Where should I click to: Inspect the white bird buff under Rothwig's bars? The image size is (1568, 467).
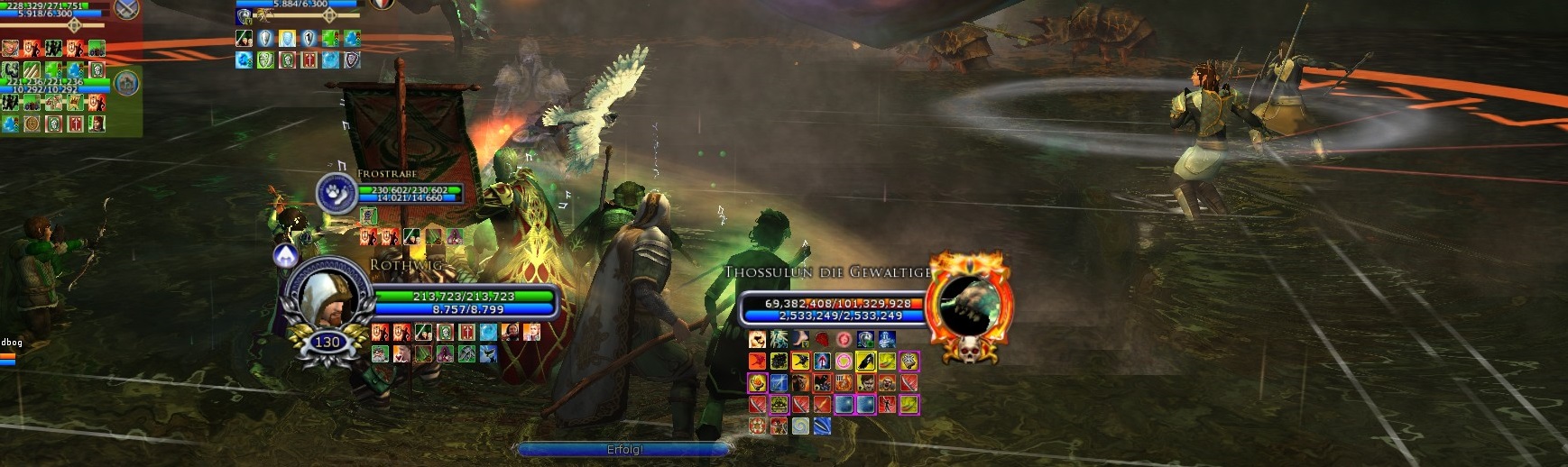point(488,354)
